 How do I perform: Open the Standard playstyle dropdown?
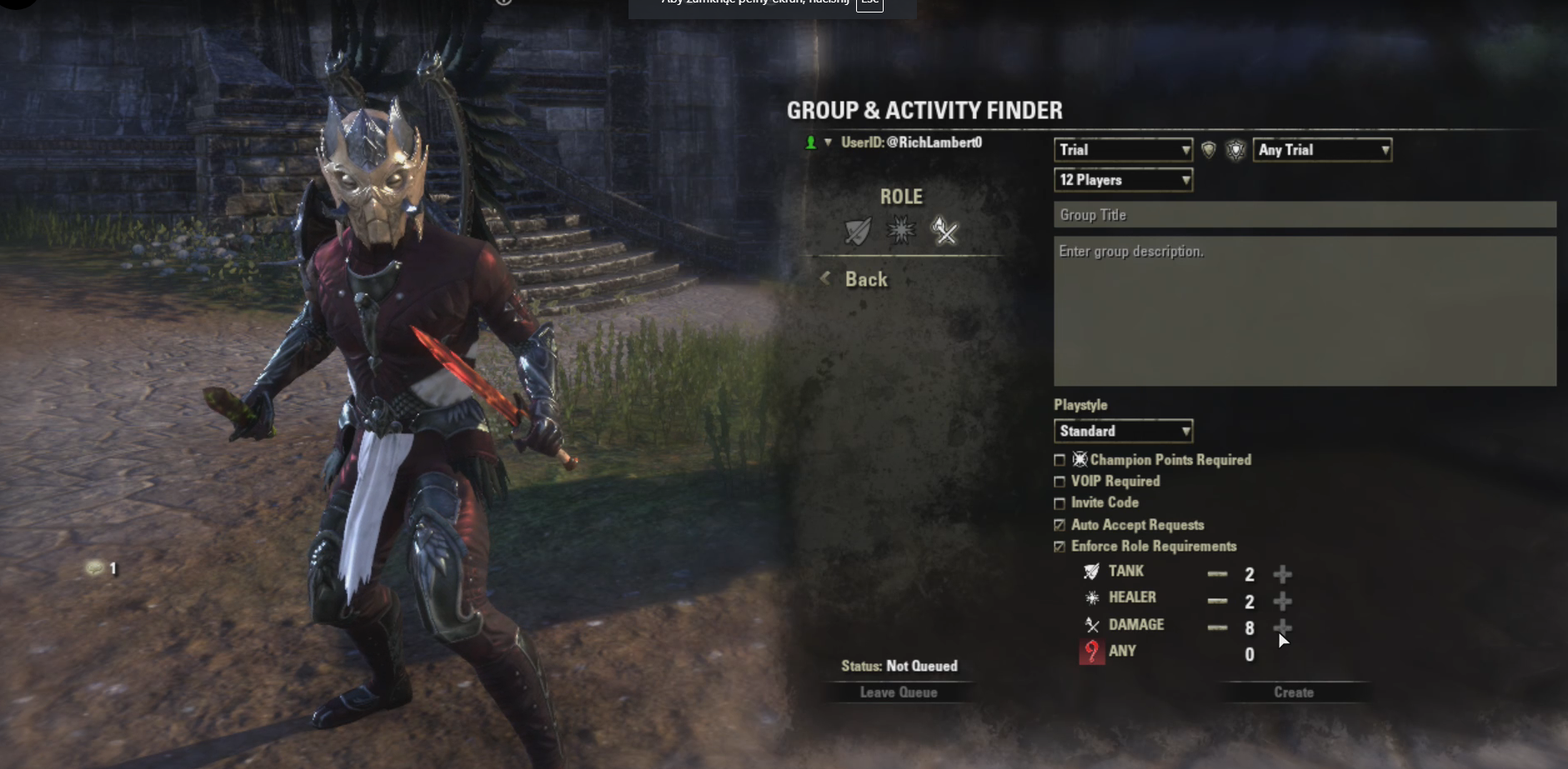tap(1123, 431)
